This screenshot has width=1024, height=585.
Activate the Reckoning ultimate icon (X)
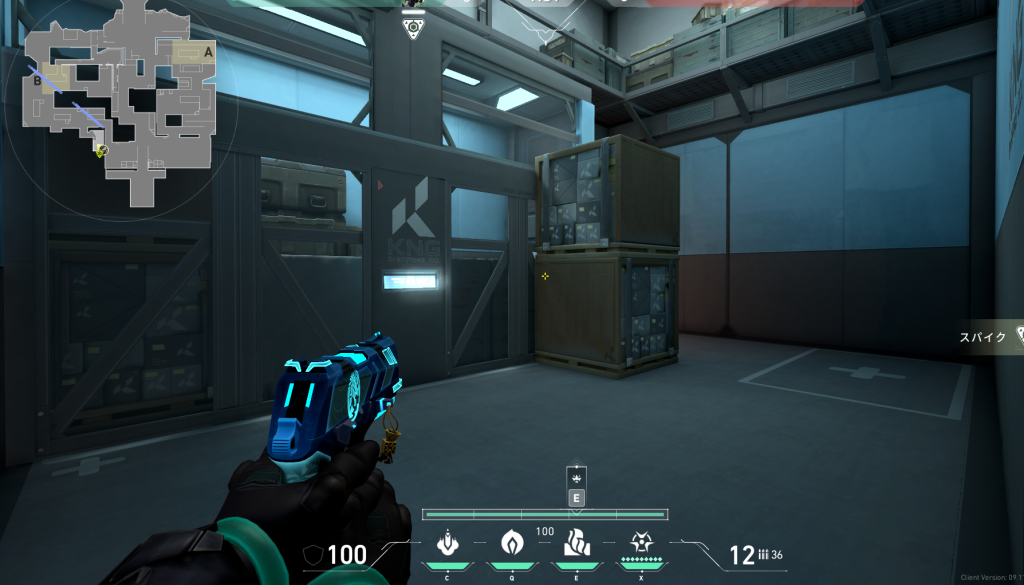641,543
